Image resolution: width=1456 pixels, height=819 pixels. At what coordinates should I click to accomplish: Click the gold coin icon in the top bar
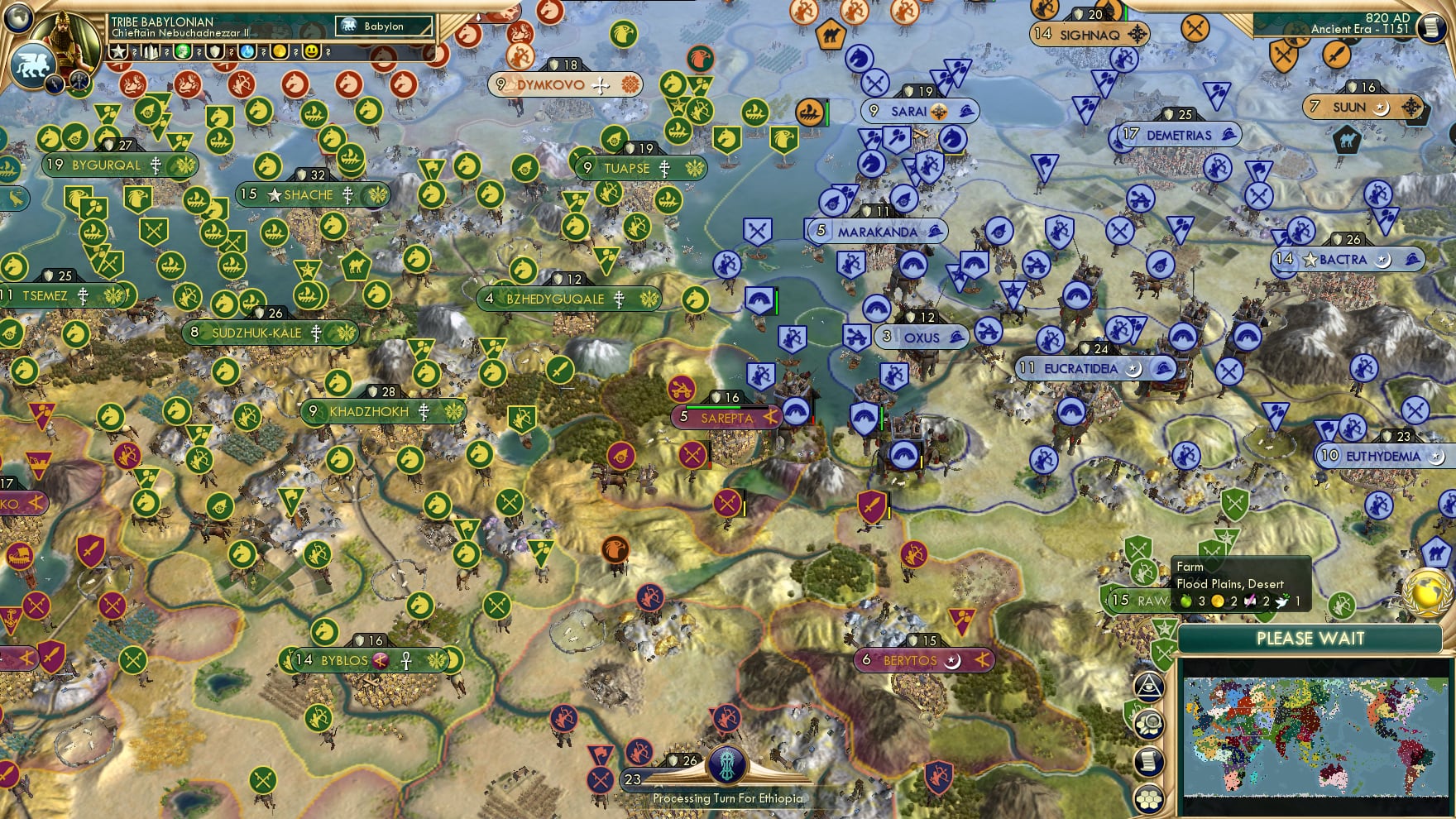[x=281, y=51]
